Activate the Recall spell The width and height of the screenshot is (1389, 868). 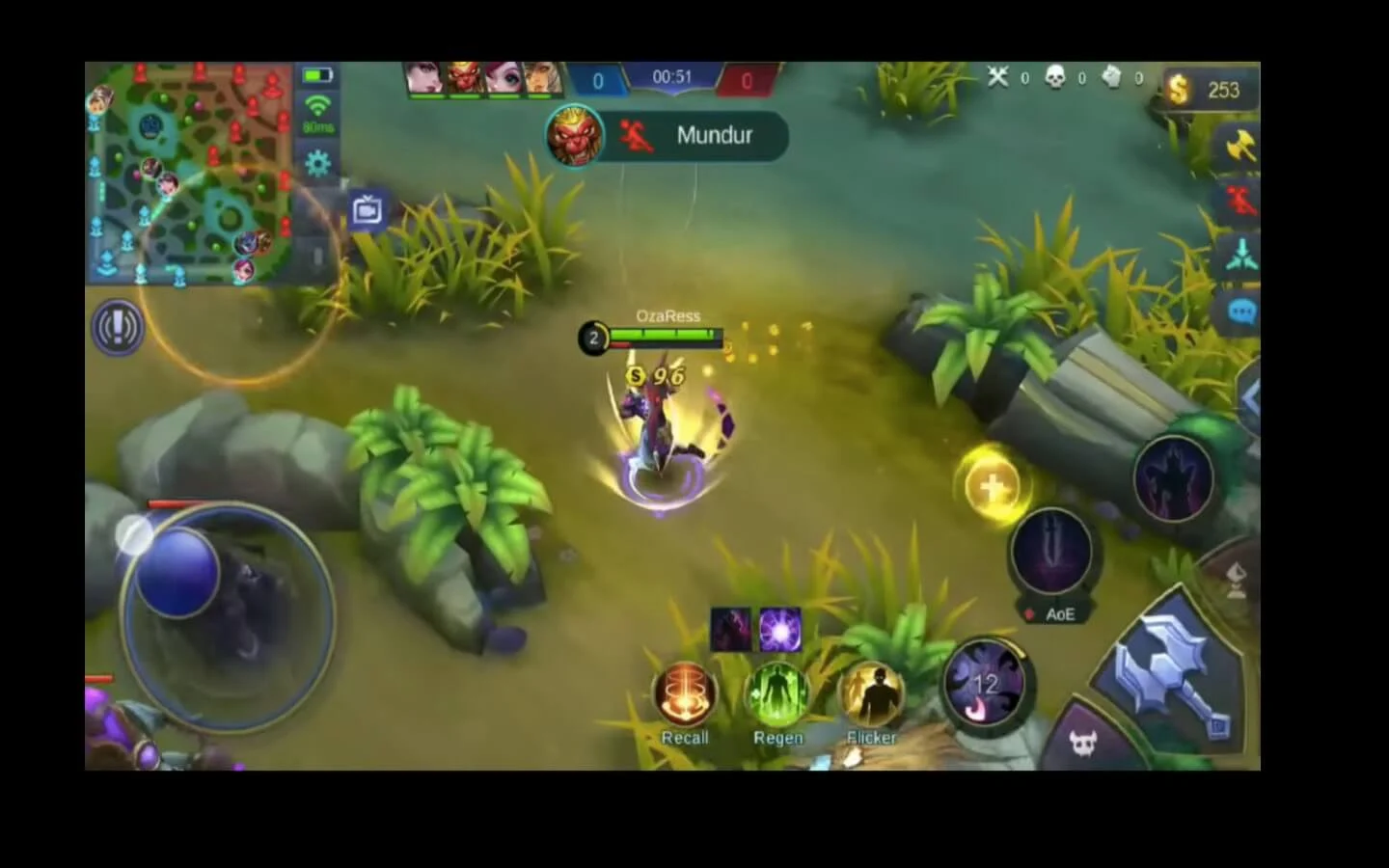[685, 696]
